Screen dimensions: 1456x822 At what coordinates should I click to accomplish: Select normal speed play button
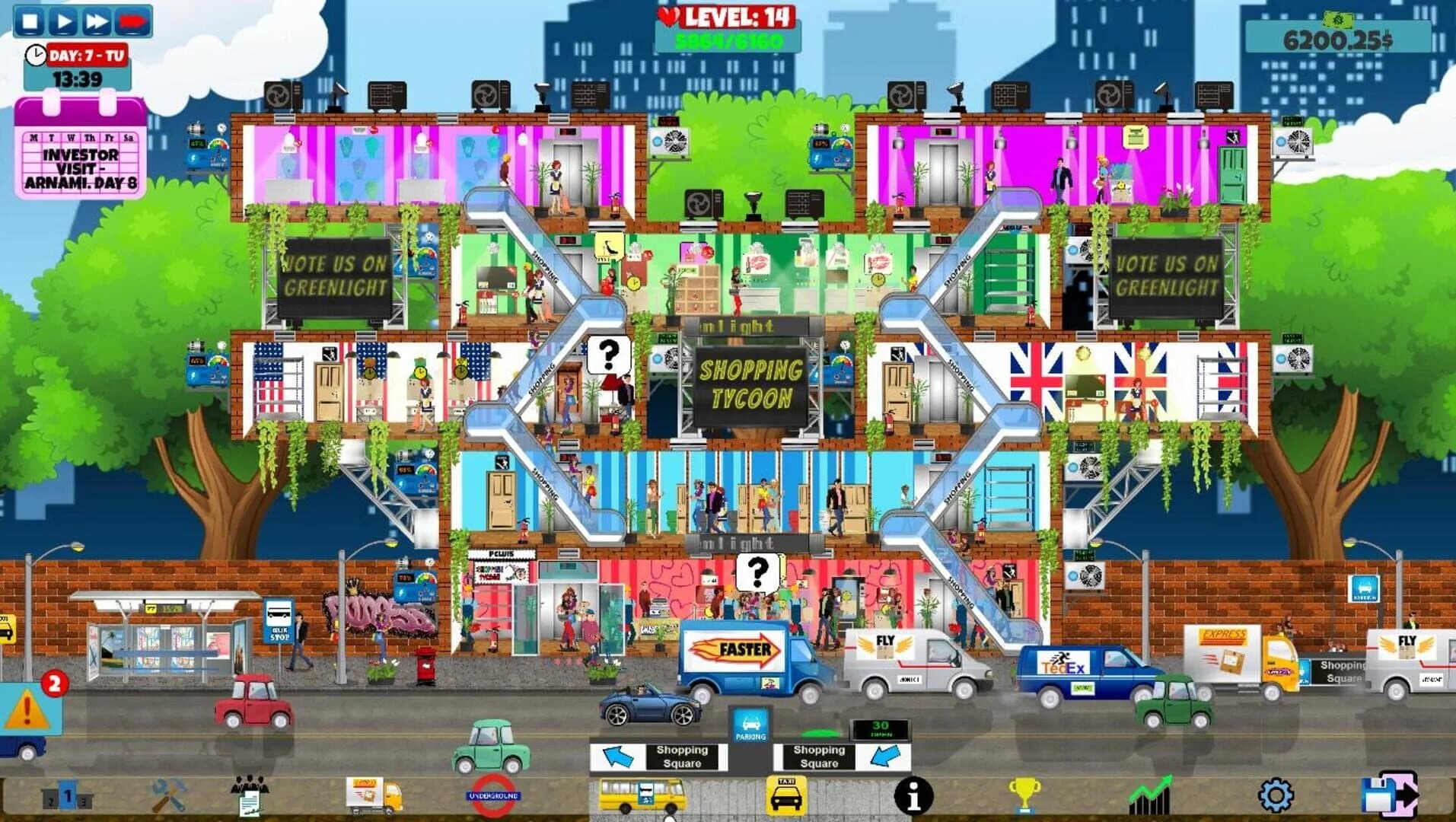tap(65, 20)
